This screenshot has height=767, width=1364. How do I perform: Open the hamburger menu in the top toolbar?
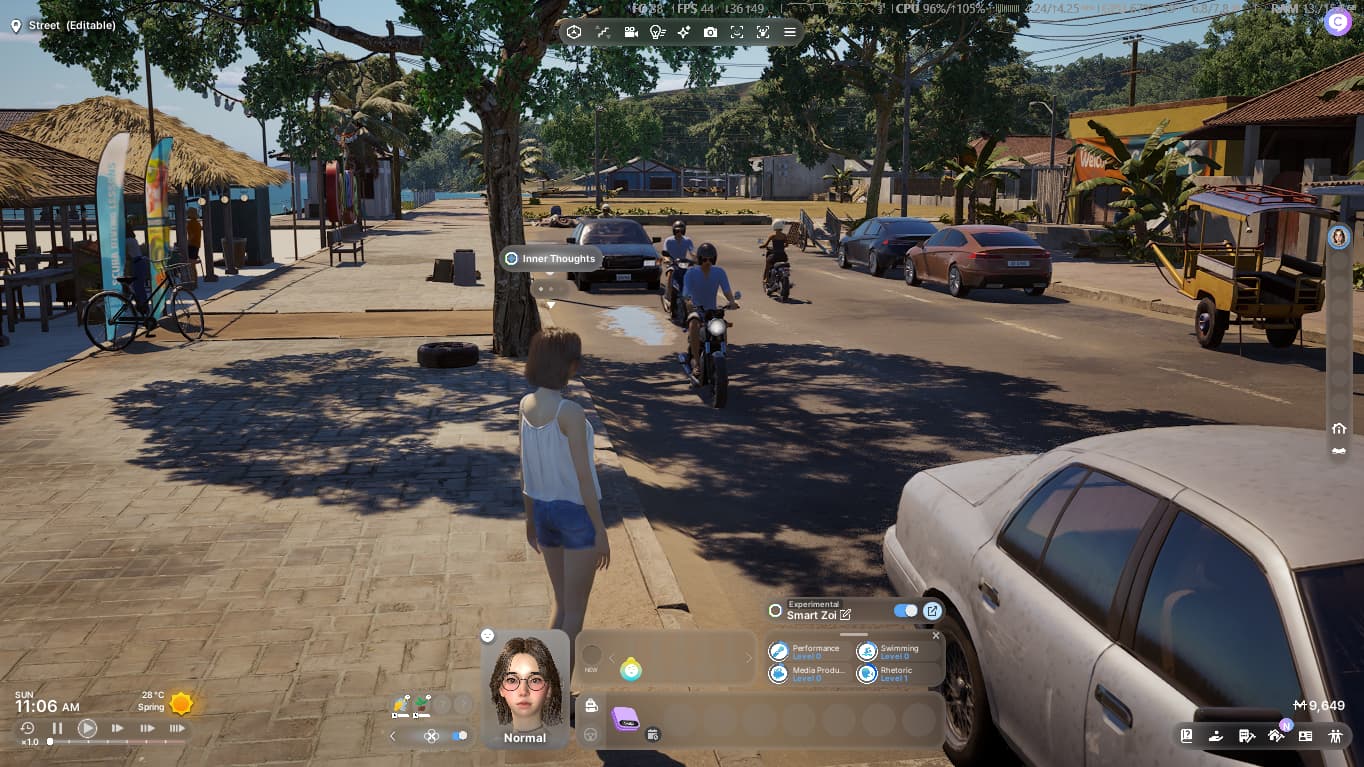point(790,32)
